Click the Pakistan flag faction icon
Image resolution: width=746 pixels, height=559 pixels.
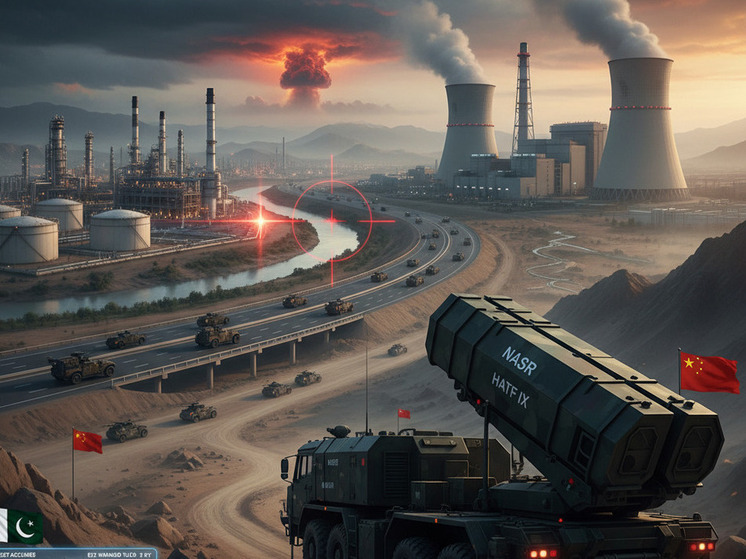tap(21, 525)
